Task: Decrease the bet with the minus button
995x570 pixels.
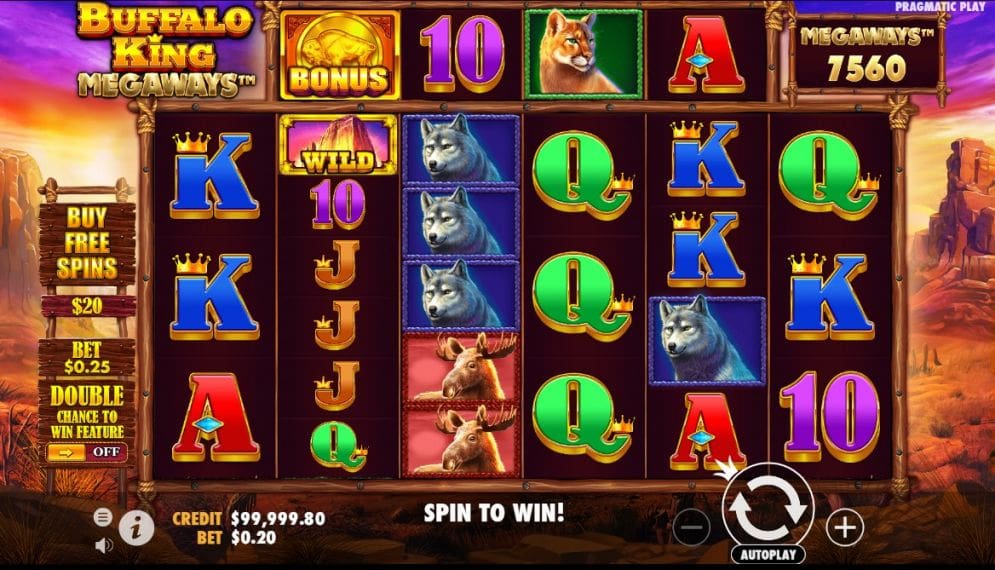Action: point(692,527)
